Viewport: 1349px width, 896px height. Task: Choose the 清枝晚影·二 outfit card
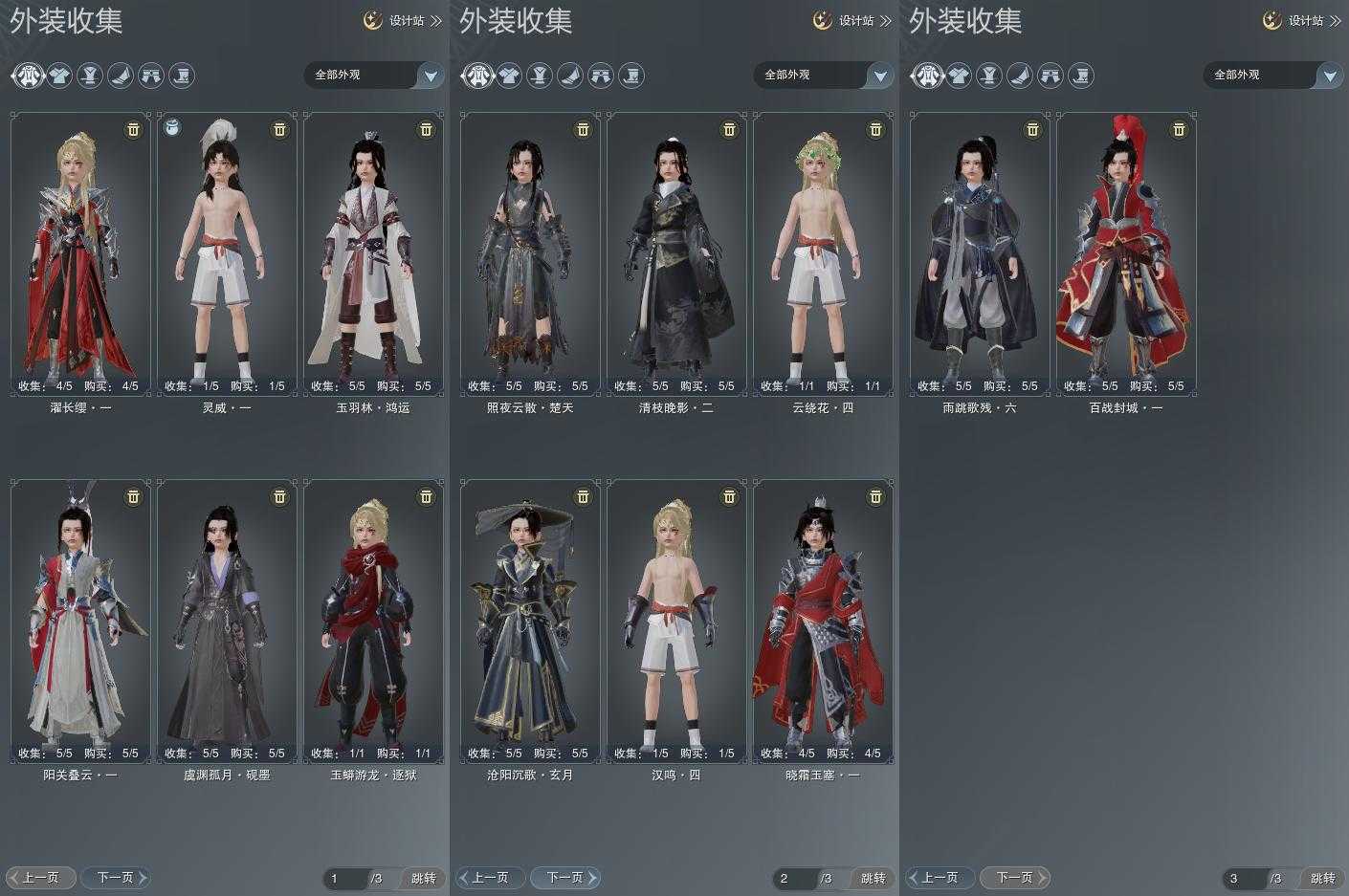676,253
